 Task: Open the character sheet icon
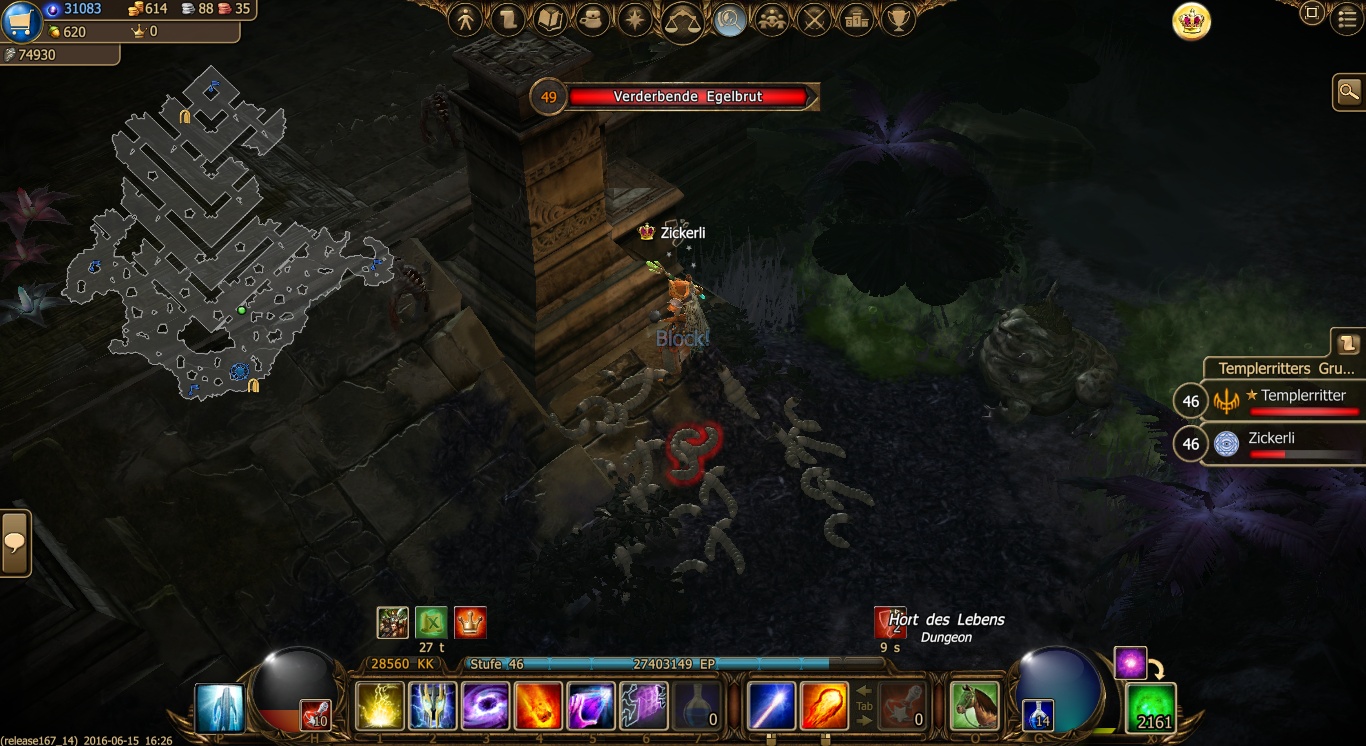[465, 19]
